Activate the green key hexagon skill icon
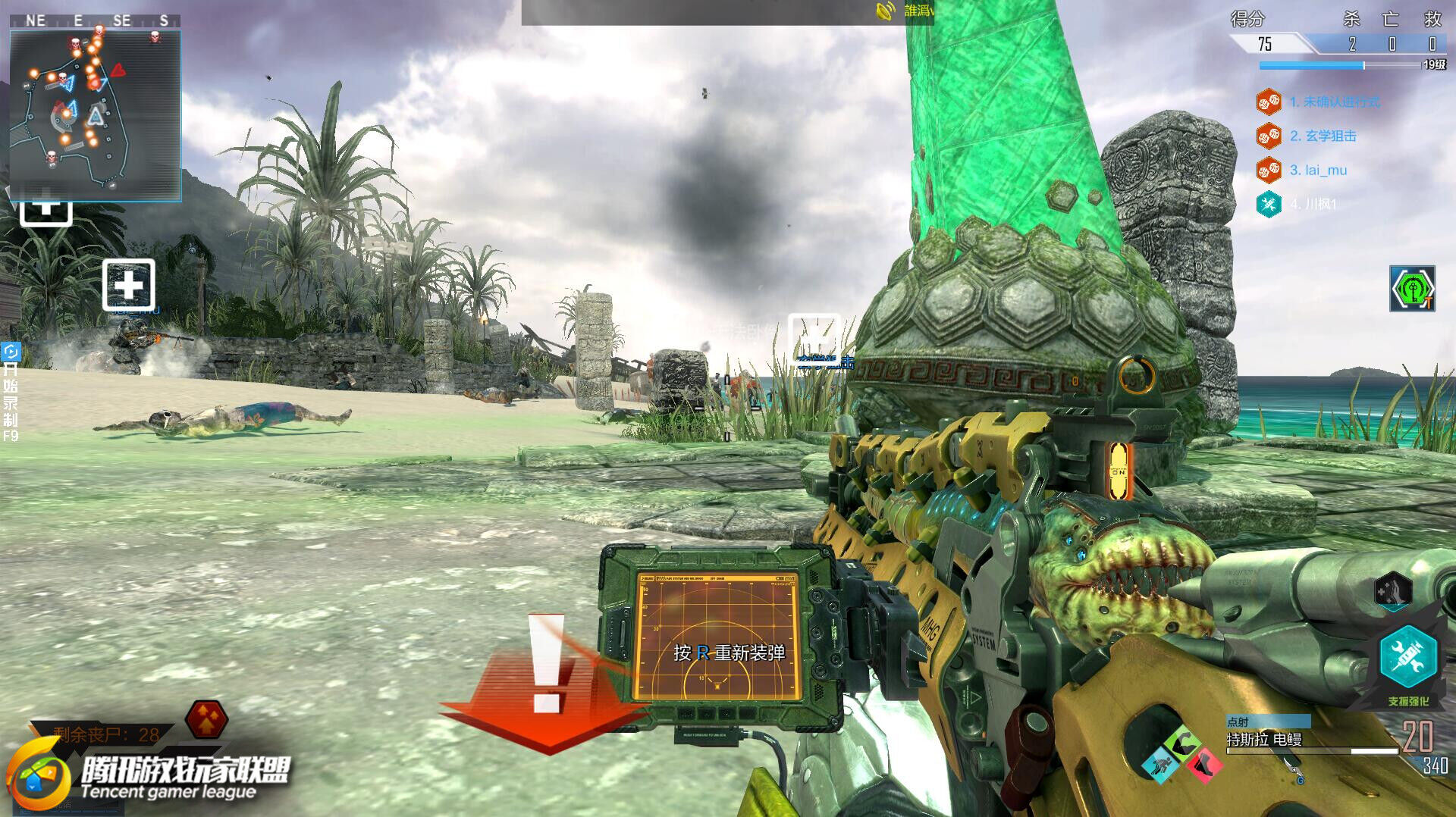1456x817 pixels. coord(1411,289)
